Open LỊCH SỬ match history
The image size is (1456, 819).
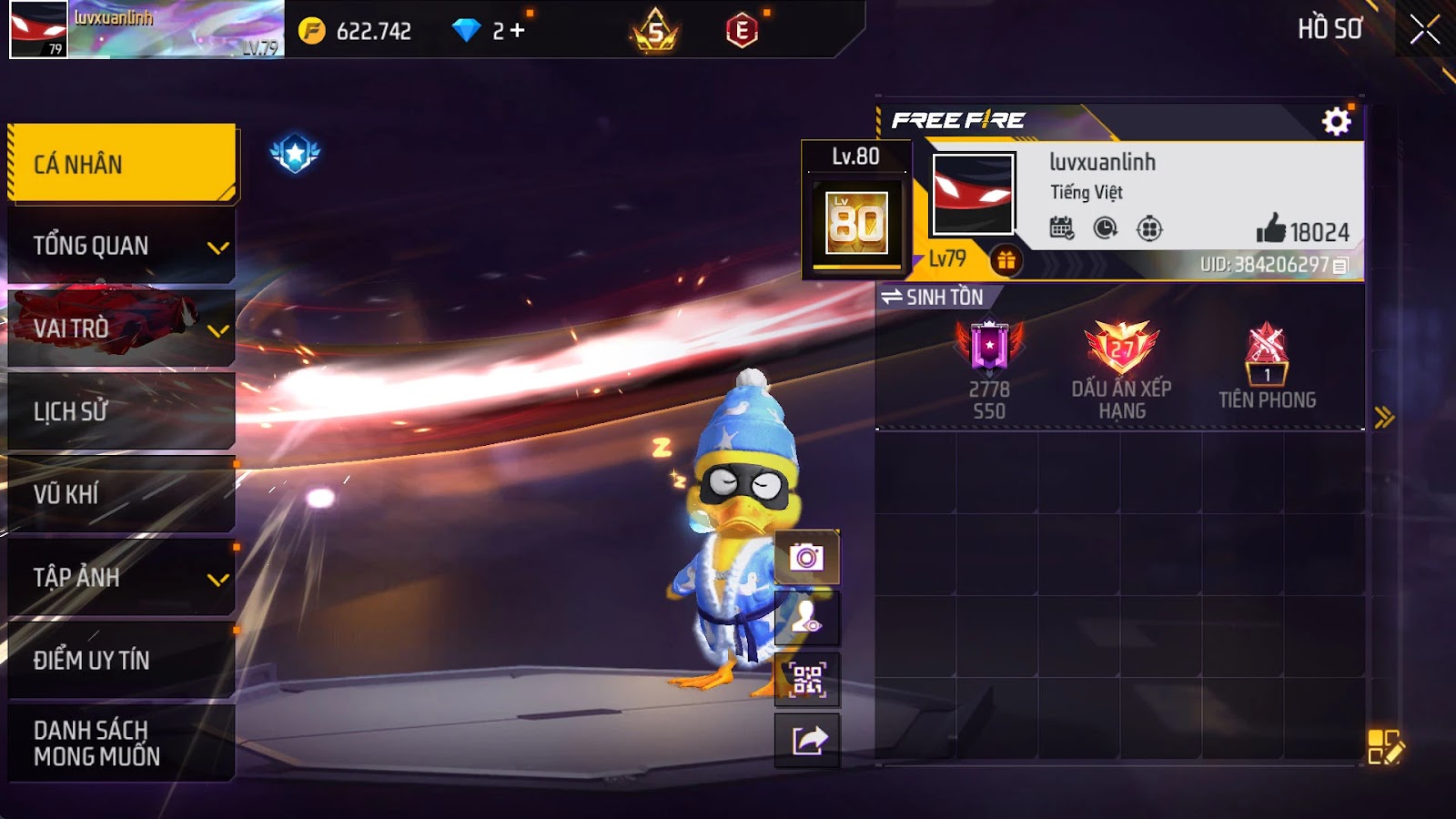[121, 411]
